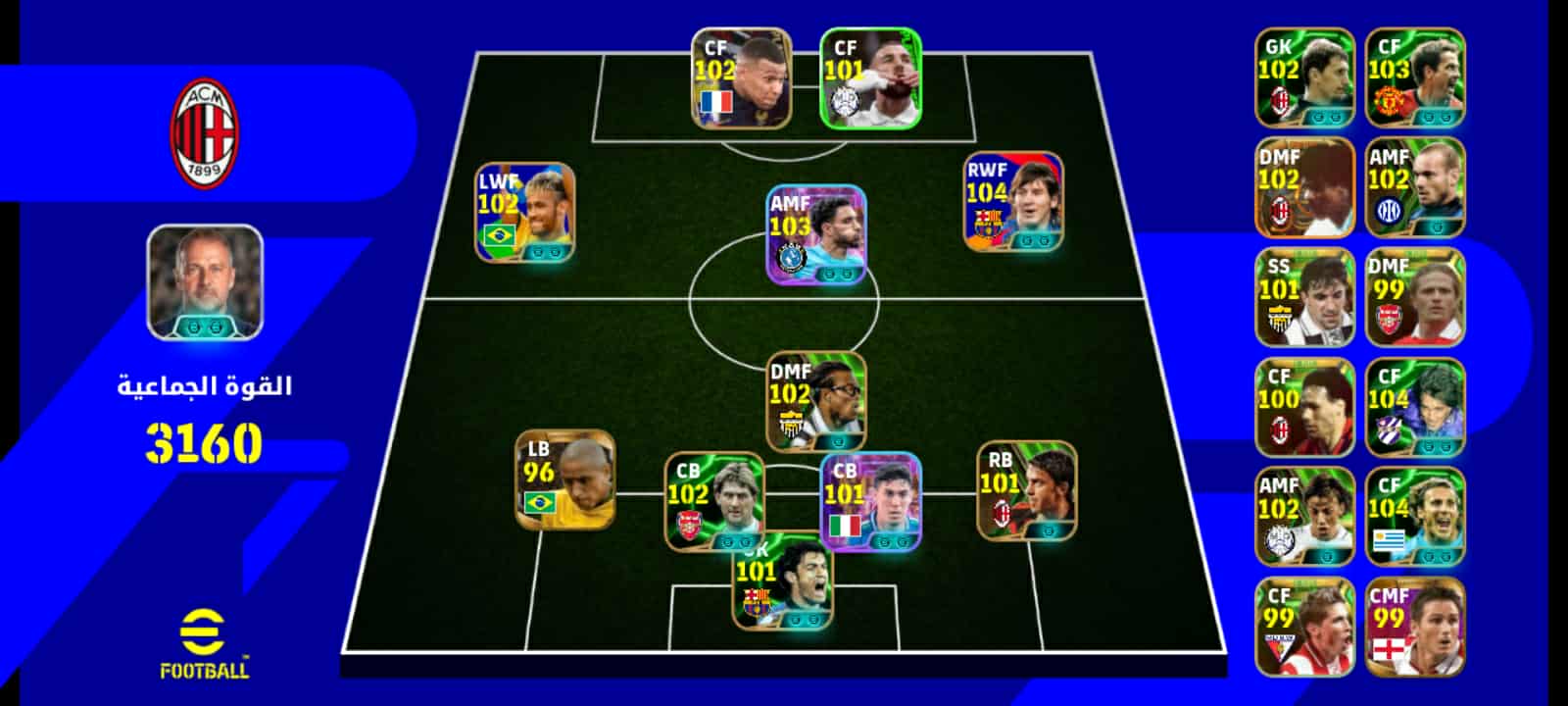This screenshot has height=706, width=1568.
Task: Select the RB 101 player card
Action: (x=1026, y=490)
